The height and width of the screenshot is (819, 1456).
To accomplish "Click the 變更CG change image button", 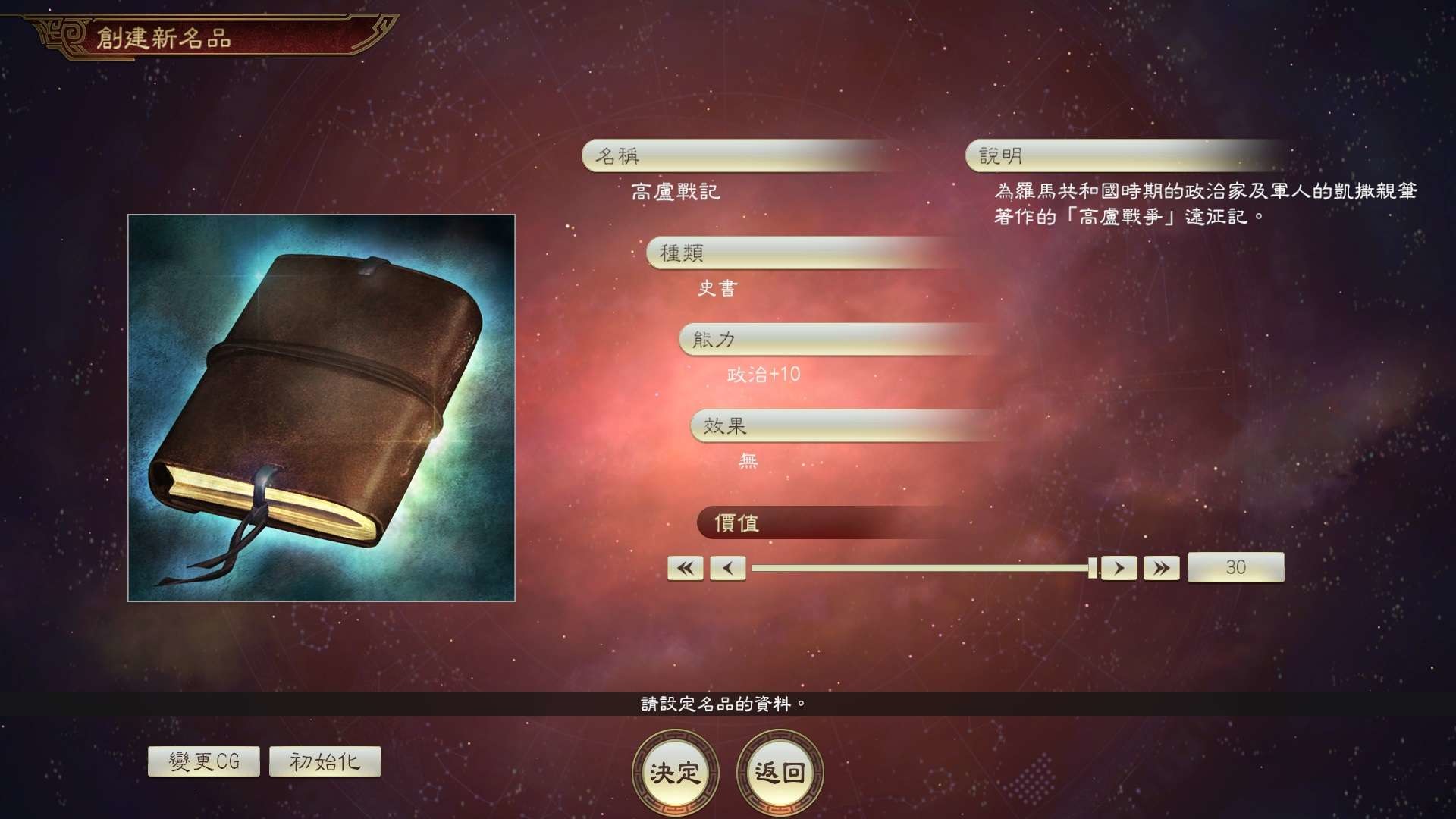I will [x=202, y=761].
